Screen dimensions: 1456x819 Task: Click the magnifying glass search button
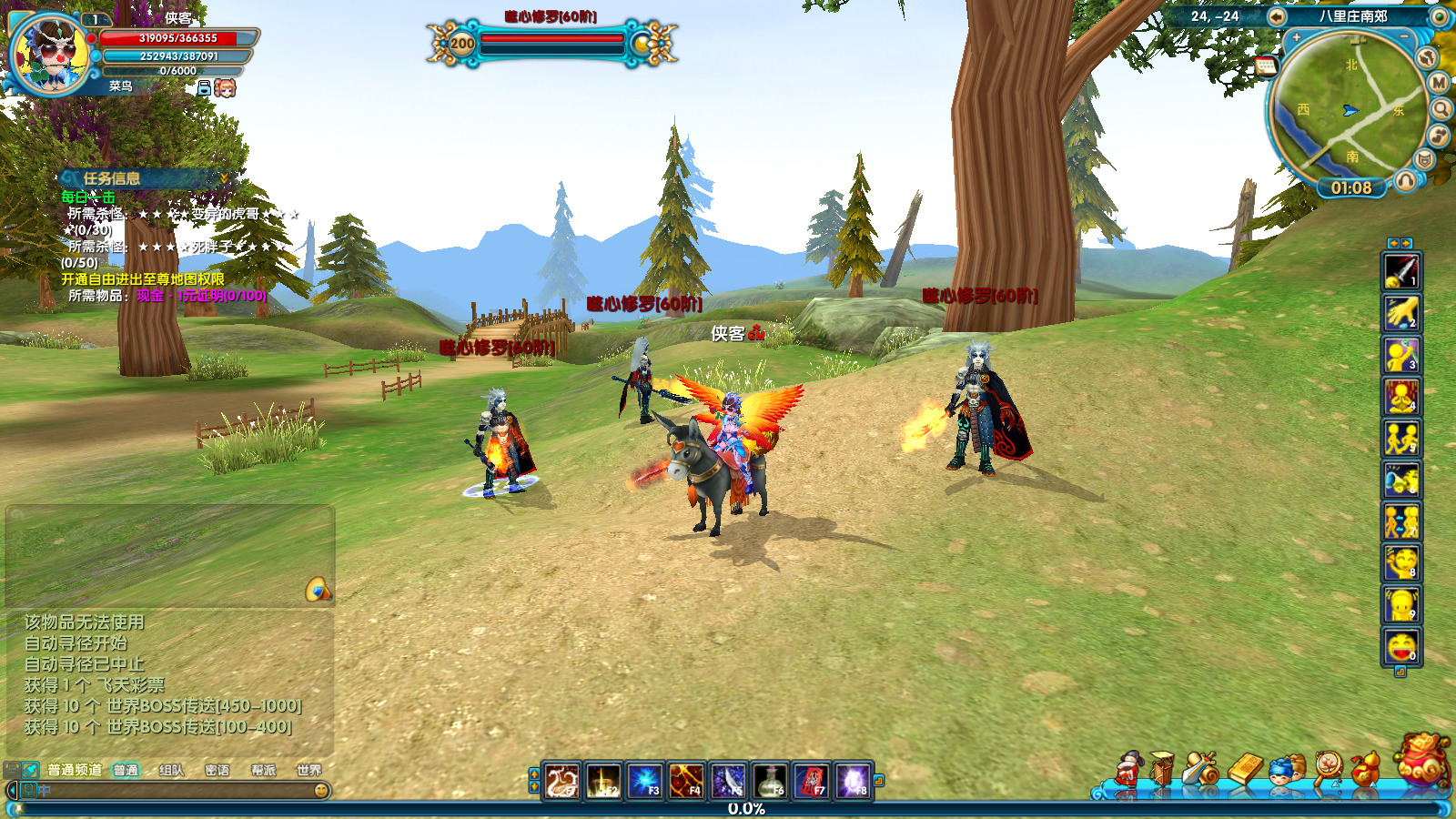(1441, 109)
